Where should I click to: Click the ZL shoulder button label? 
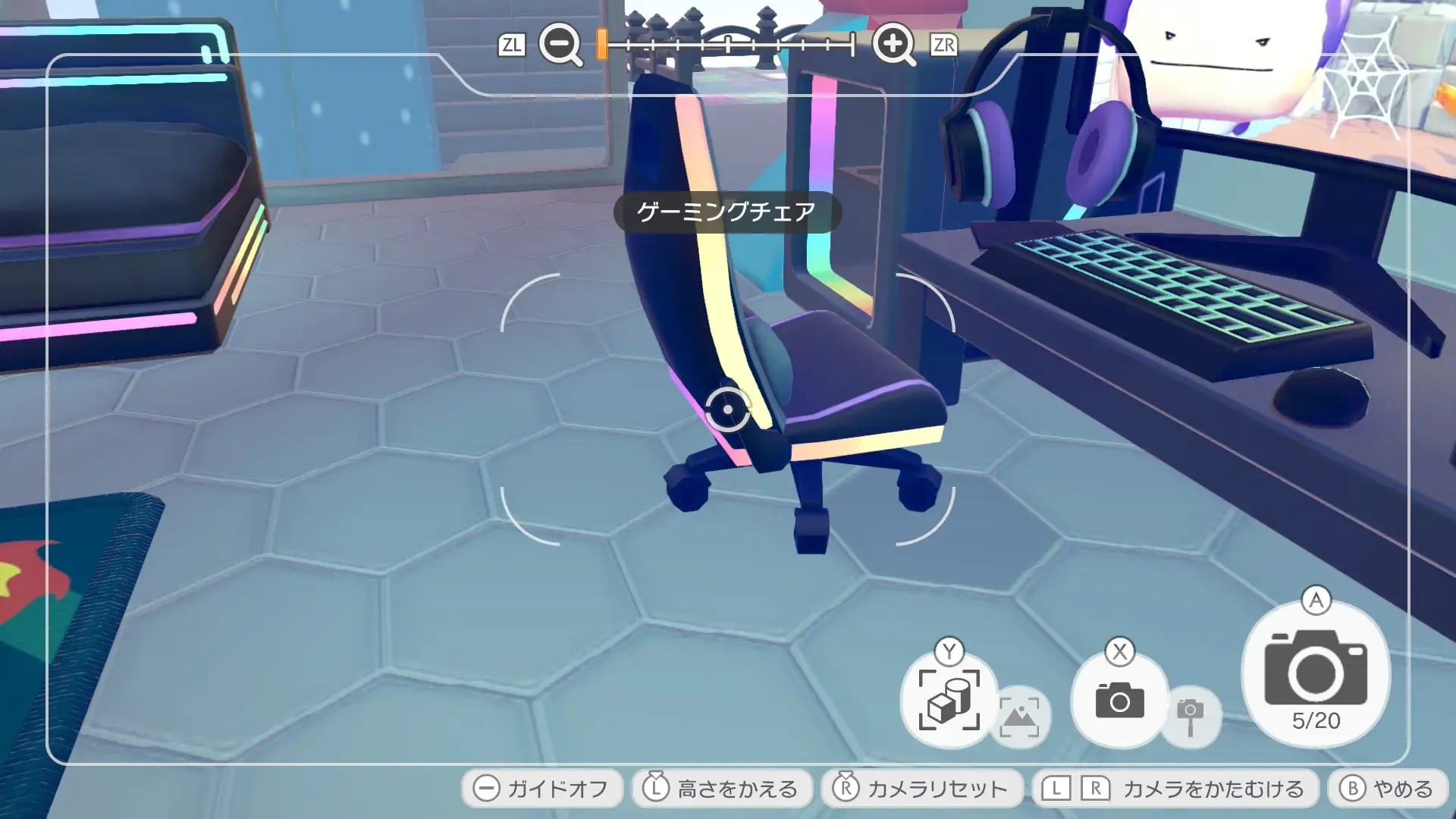(513, 43)
